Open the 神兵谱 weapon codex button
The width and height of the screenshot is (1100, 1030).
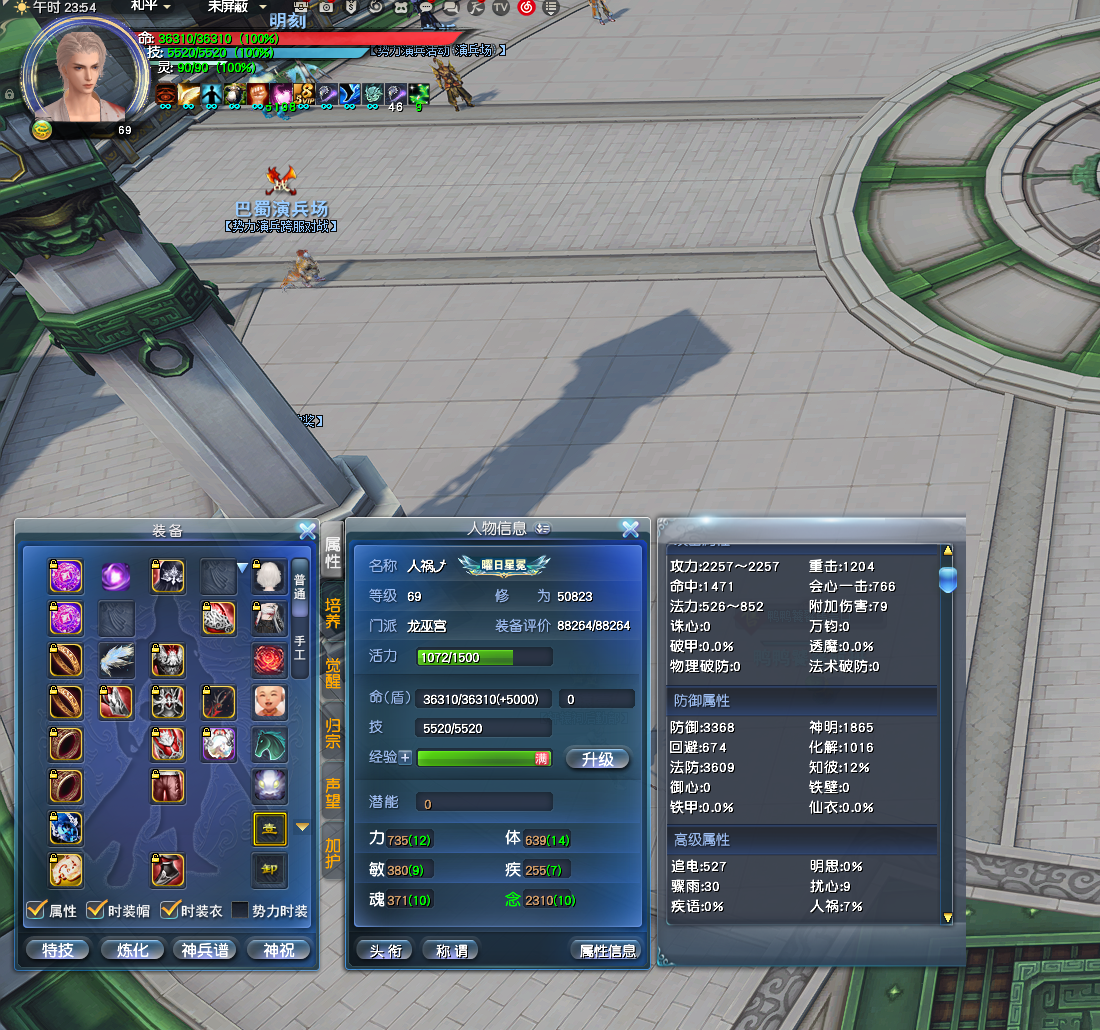tap(205, 949)
